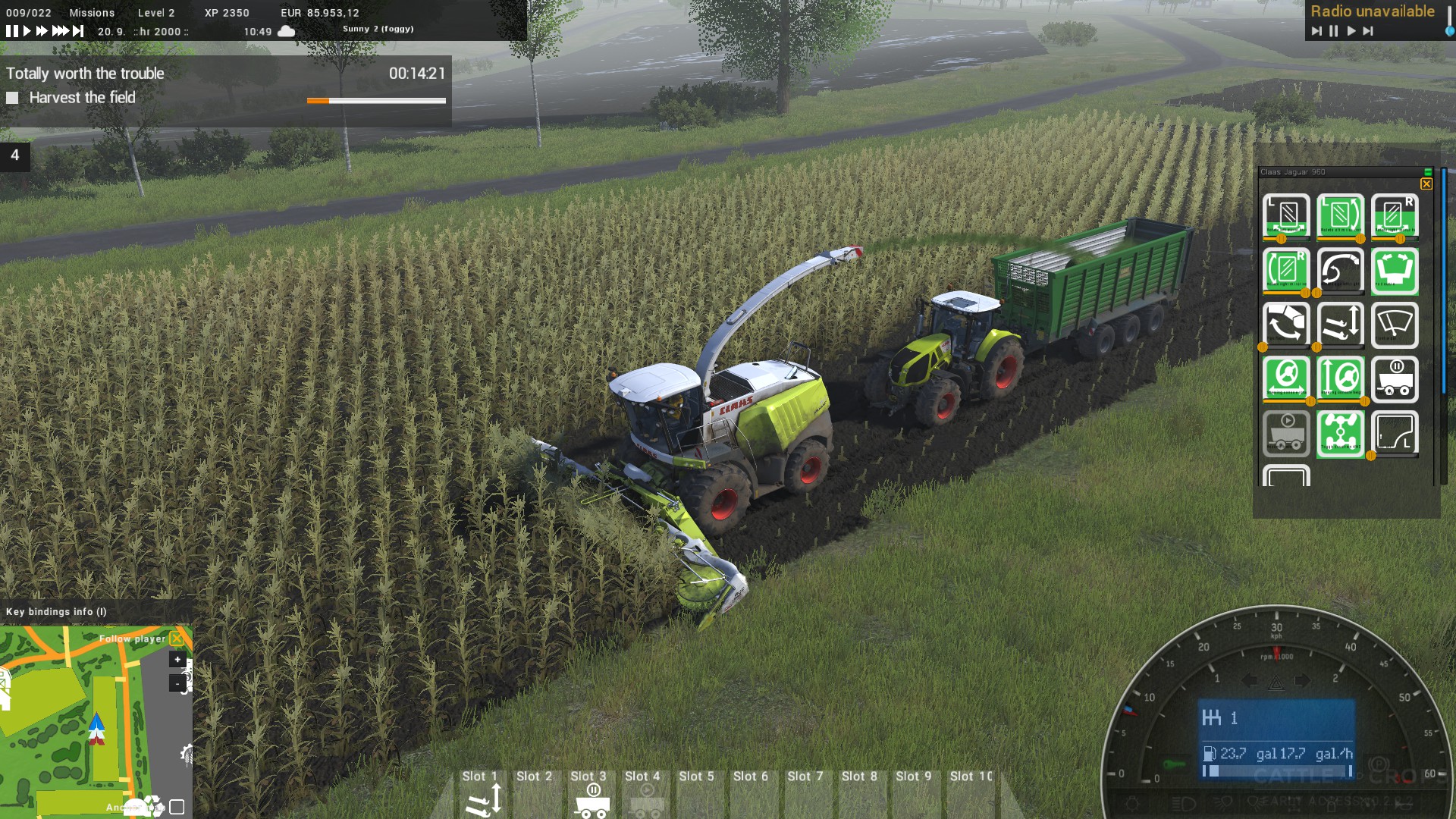The image size is (1456, 819).
Task: Toggle steering console width adjustment
Action: 1286,378
